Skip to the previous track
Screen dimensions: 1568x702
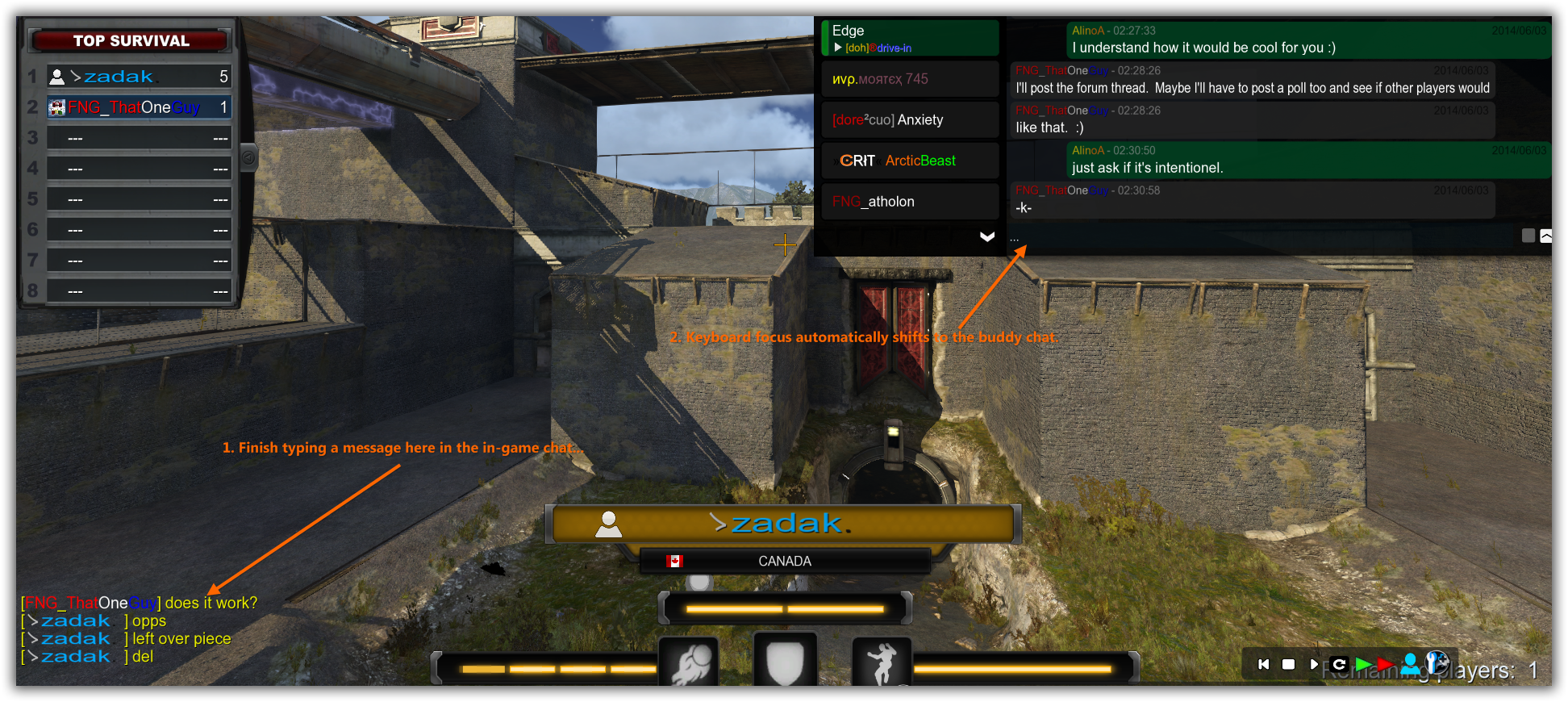(1264, 664)
